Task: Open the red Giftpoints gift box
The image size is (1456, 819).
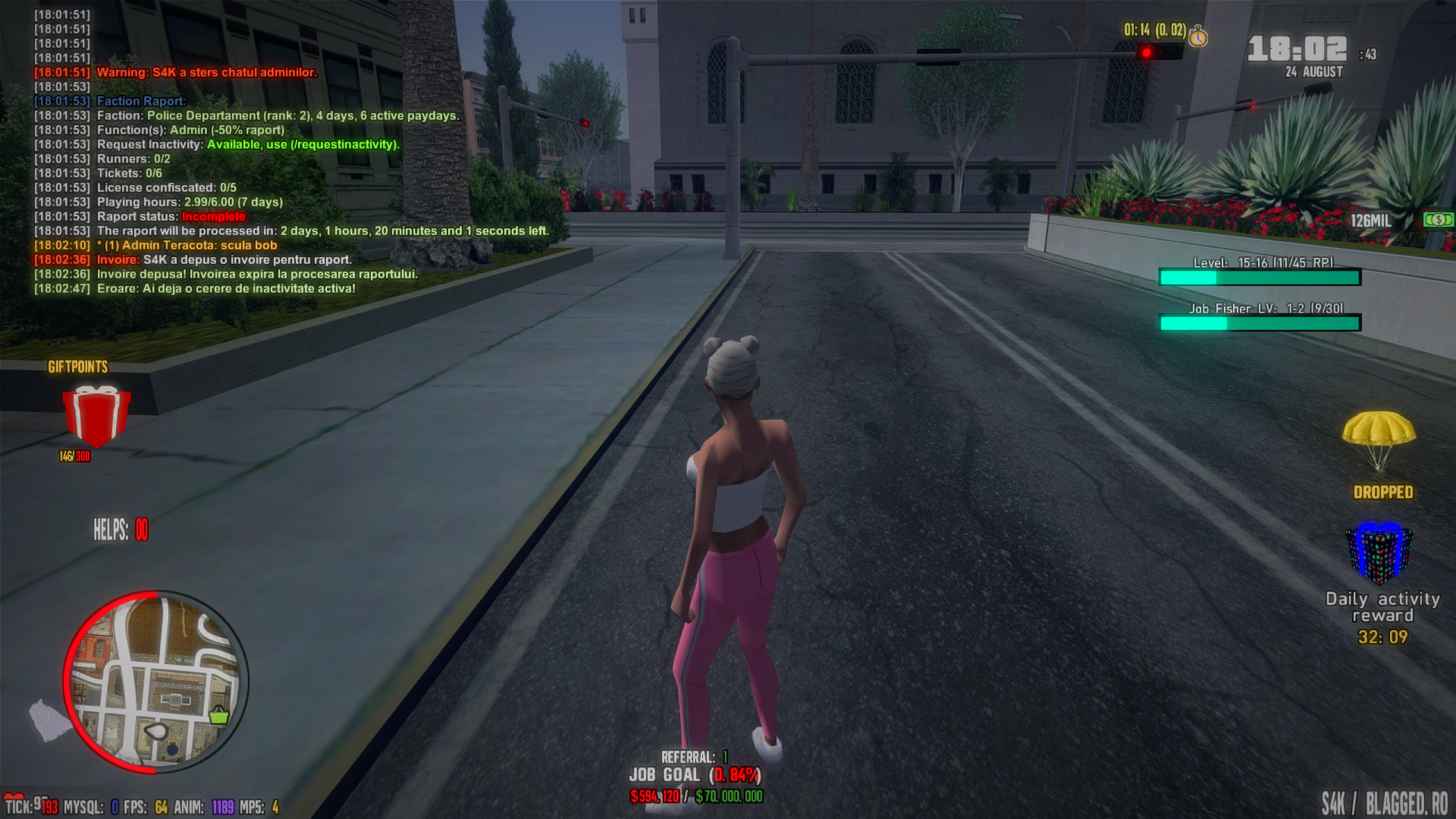Action: (96, 415)
